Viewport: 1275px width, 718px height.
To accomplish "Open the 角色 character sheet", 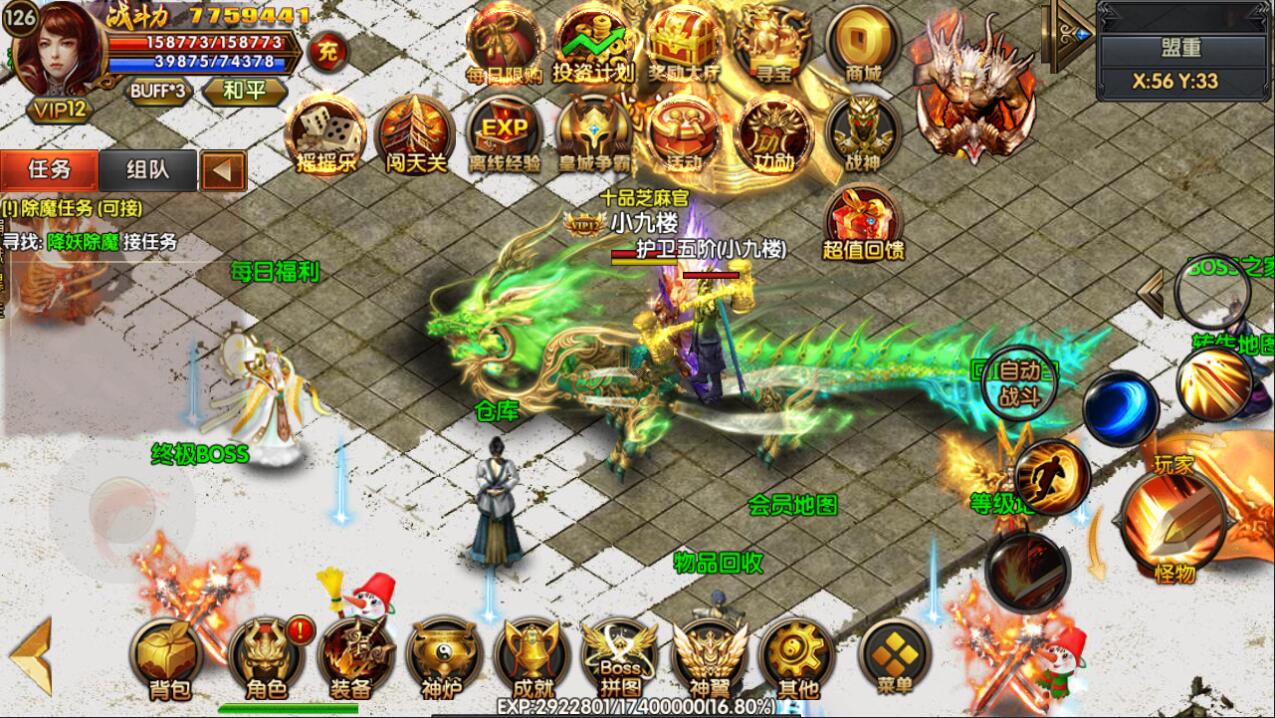I will coord(264,657).
